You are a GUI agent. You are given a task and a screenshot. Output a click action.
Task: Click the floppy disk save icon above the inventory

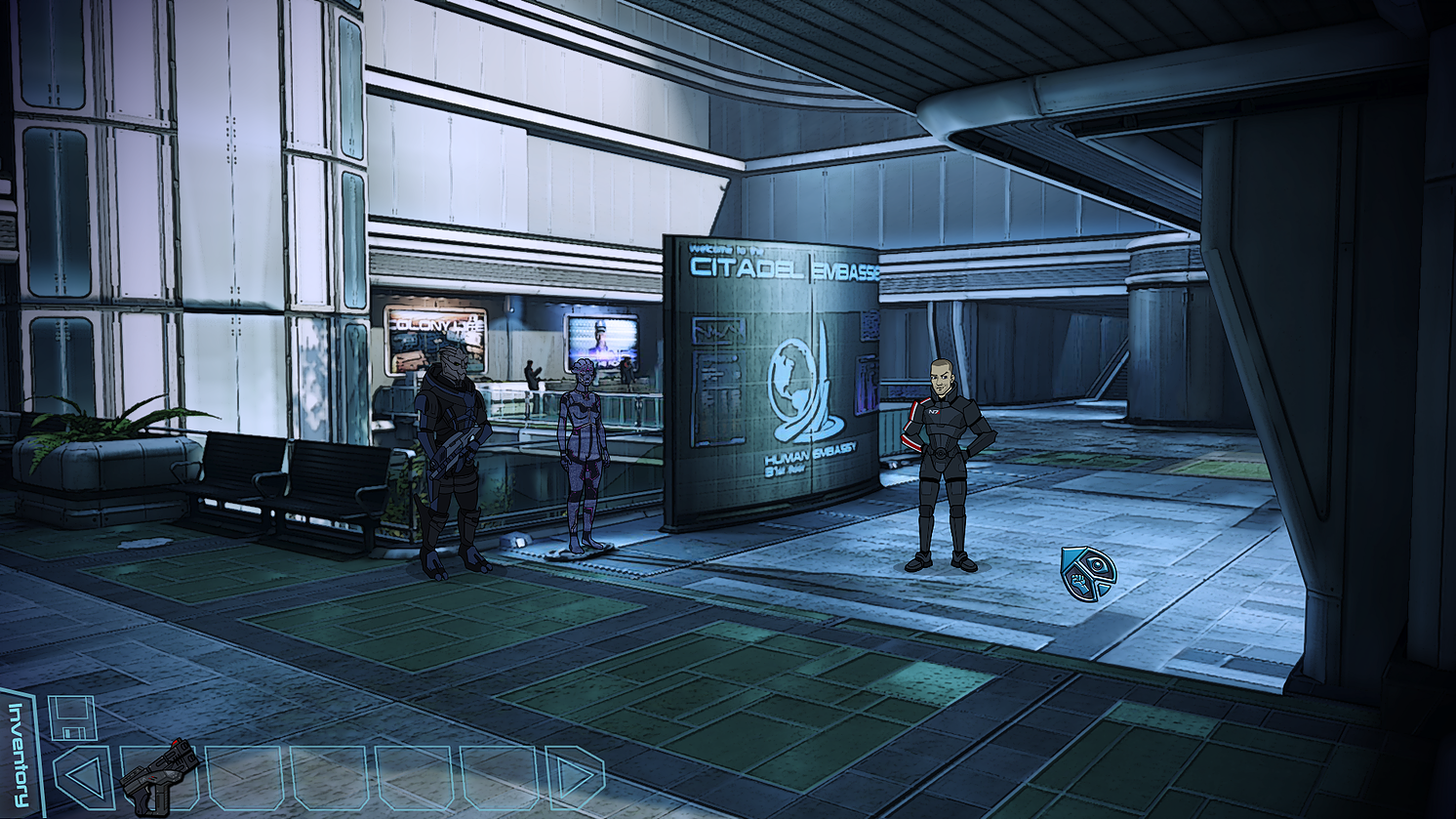tap(72, 717)
